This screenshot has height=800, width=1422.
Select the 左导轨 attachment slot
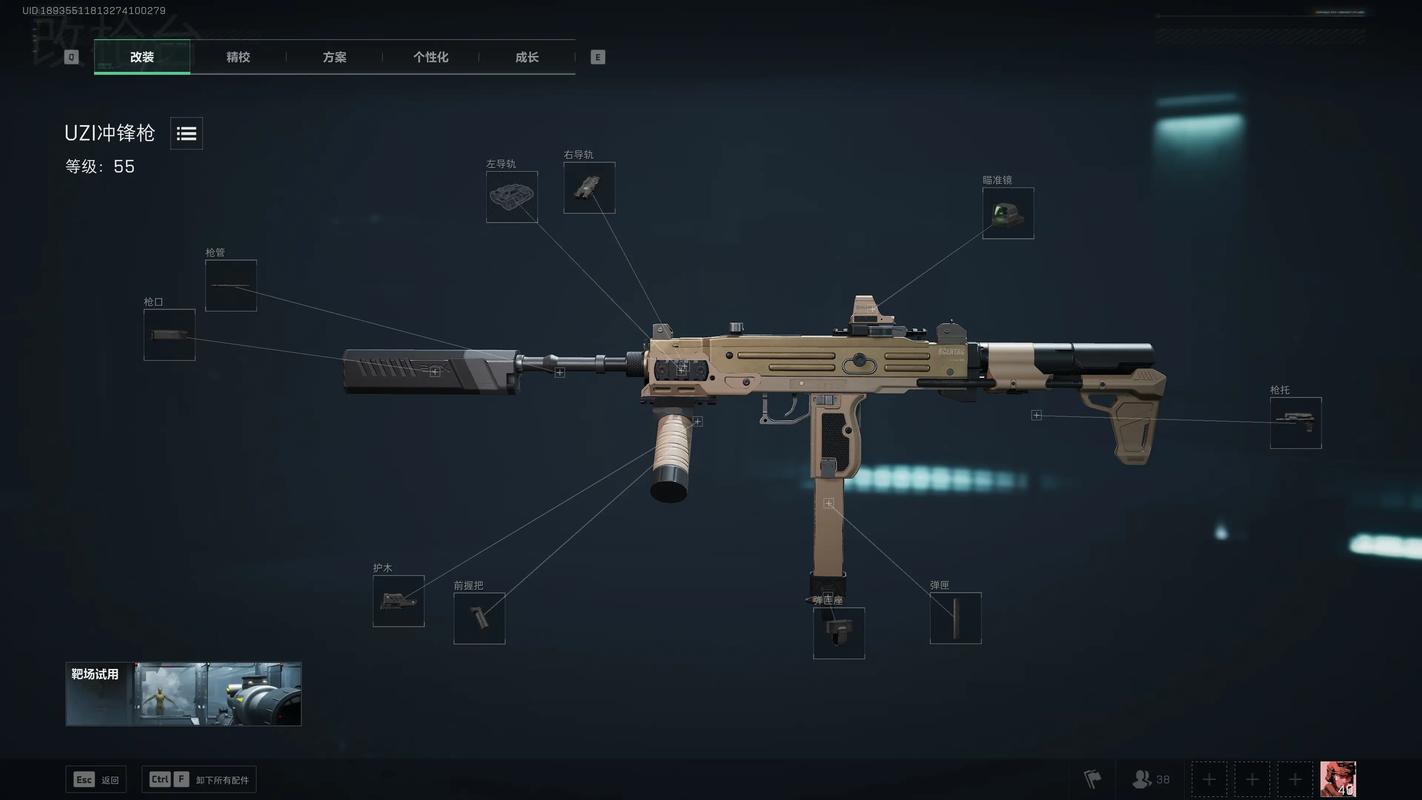512,197
